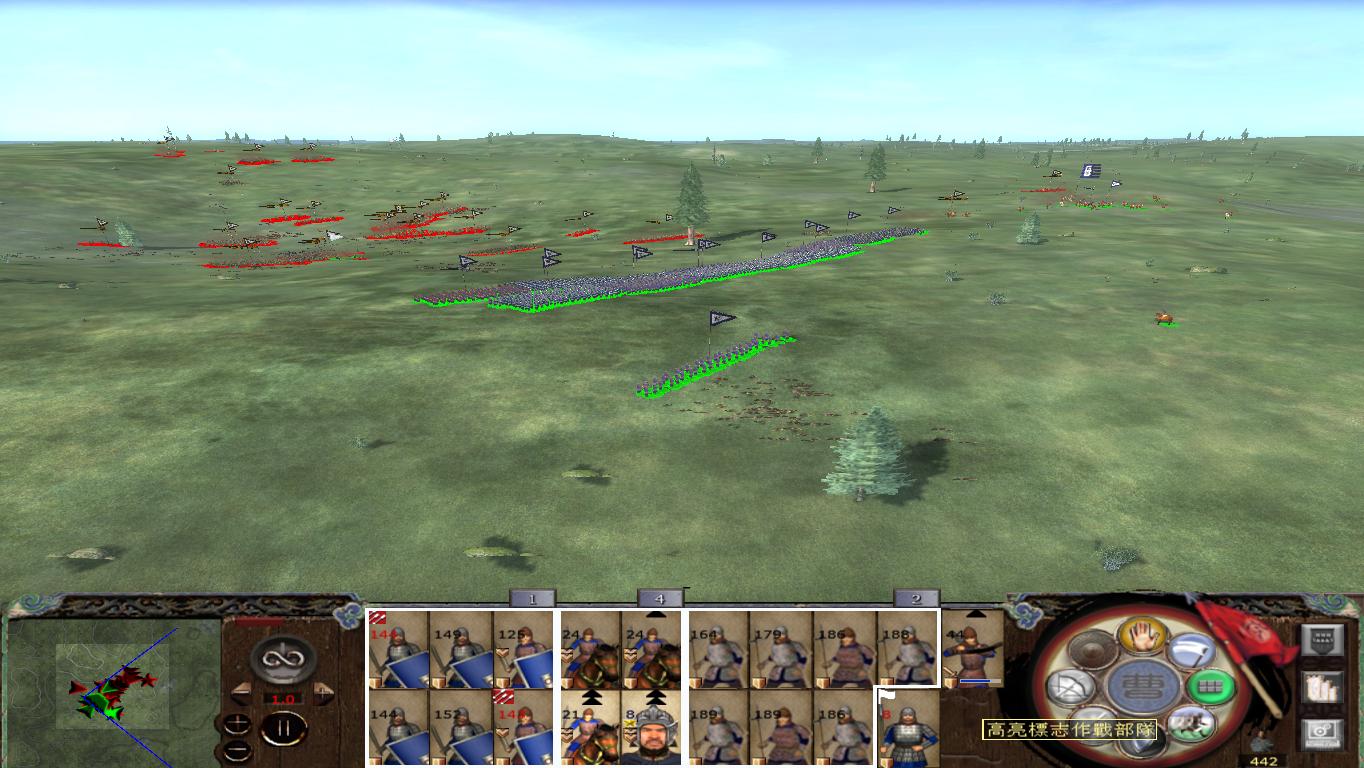
Task: Toggle the infinity unlimited time button
Action: (283, 660)
